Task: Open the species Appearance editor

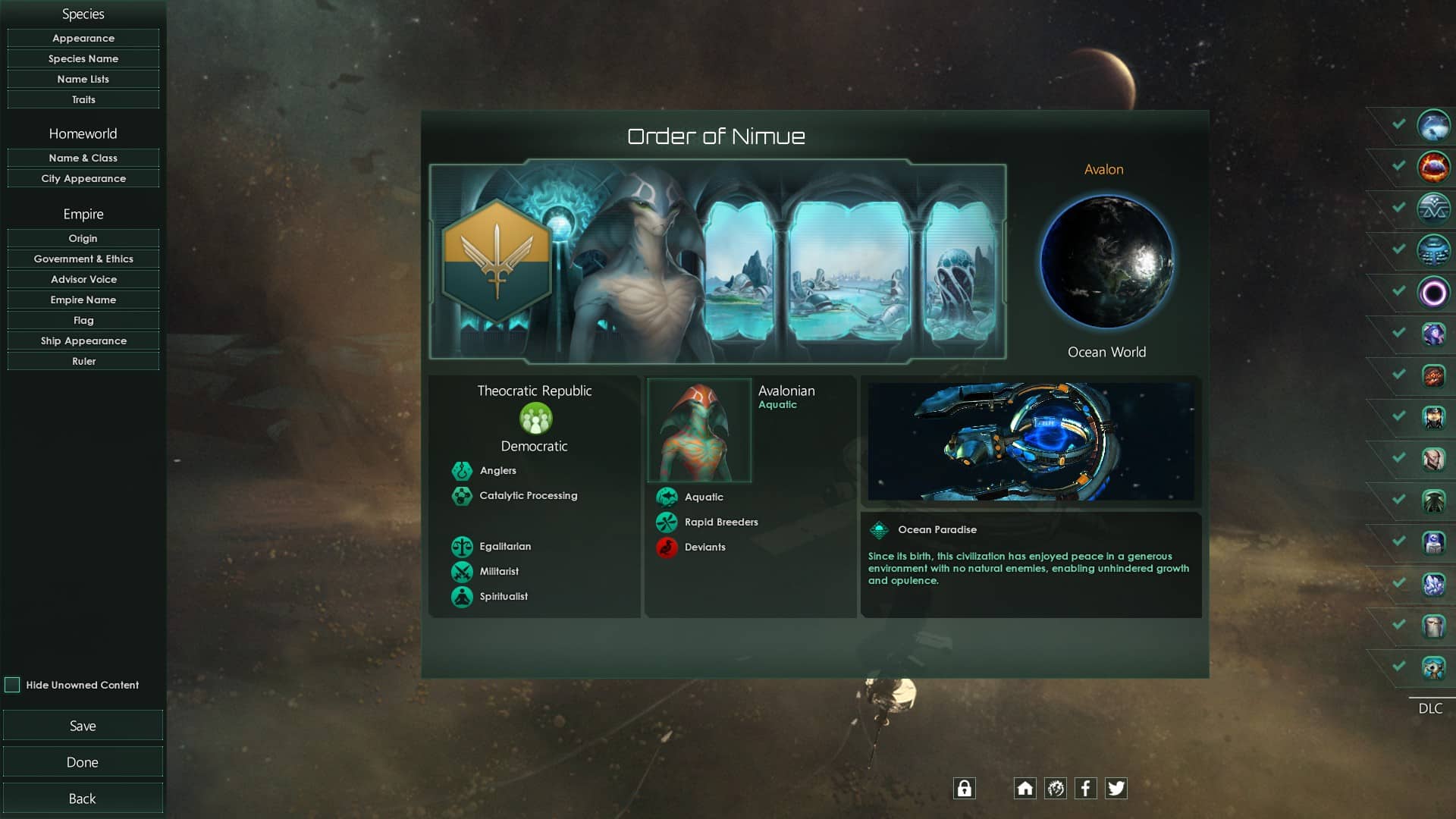Action: (x=83, y=38)
